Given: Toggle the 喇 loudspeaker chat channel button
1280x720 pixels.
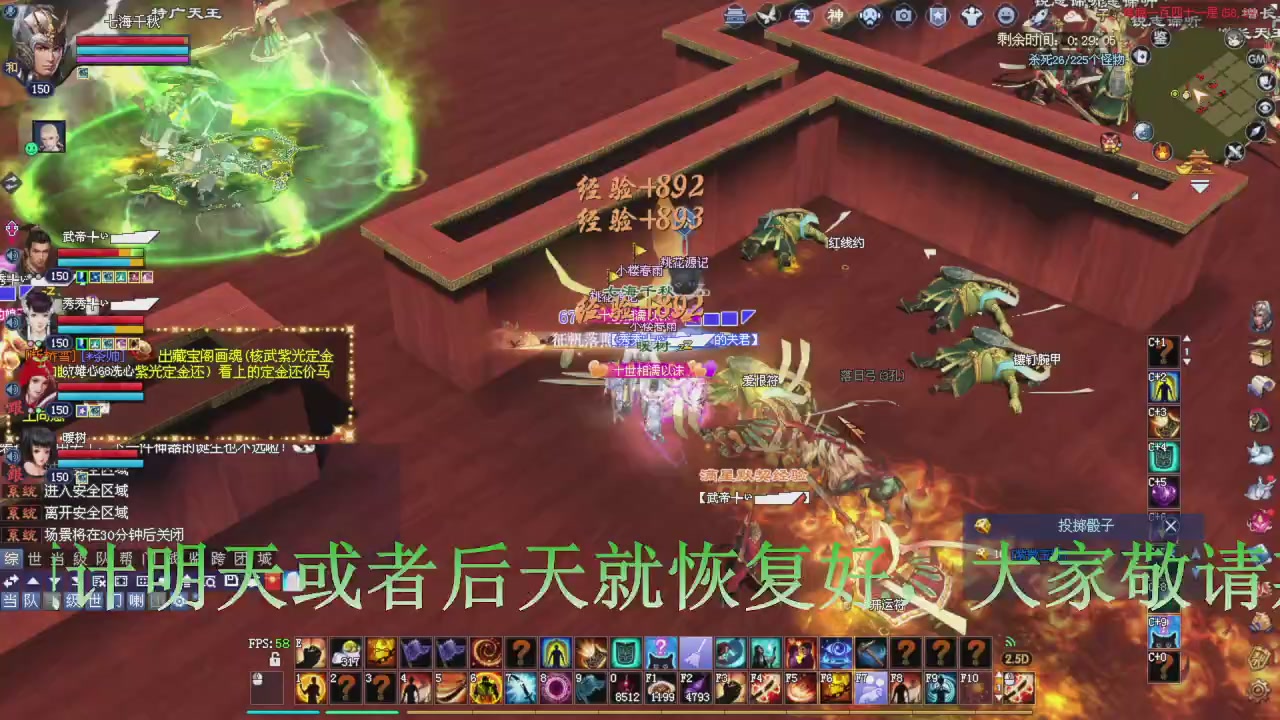Looking at the screenshot, I should click(x=136, y=601).
